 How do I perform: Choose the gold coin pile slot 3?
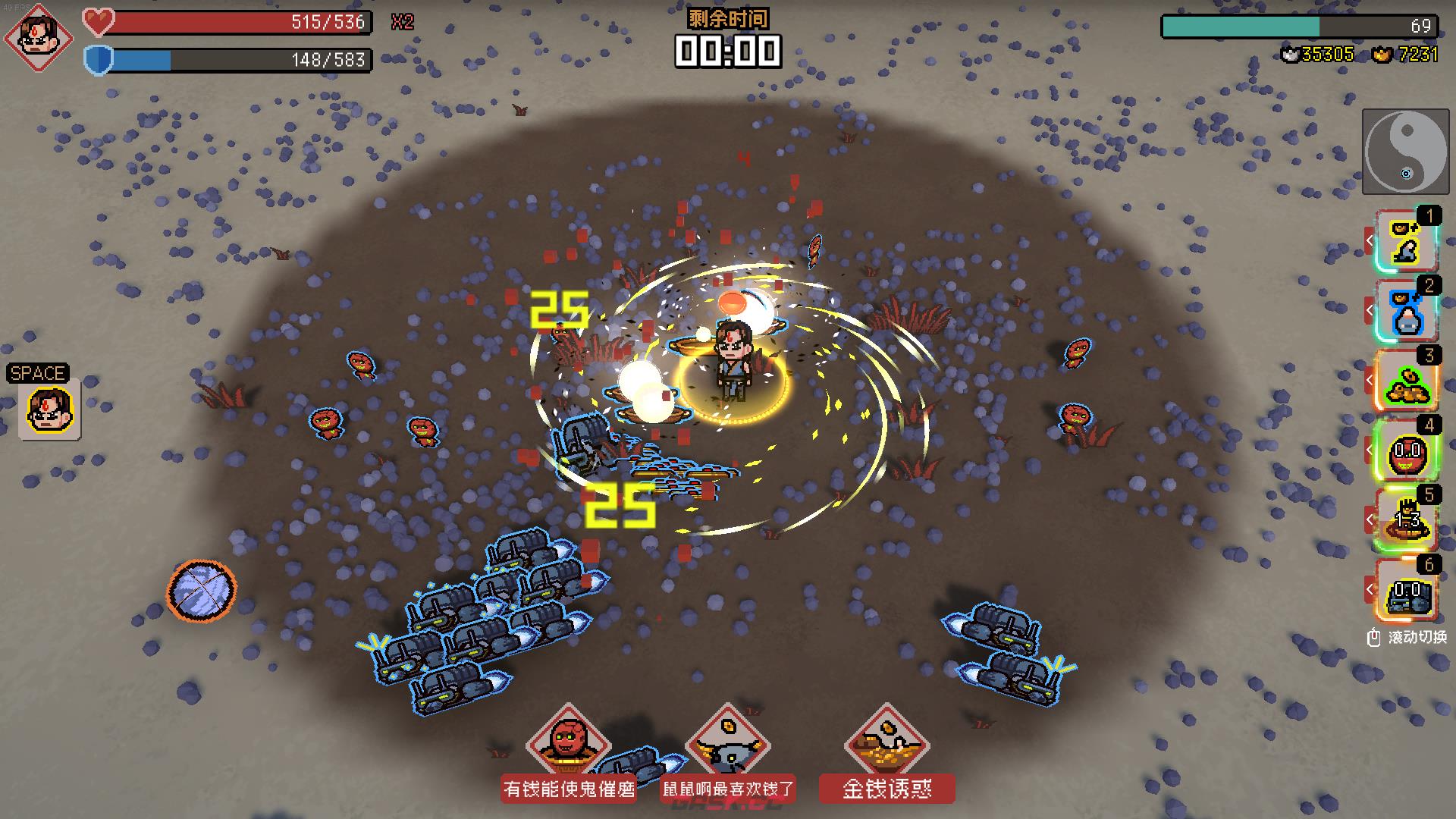(1407, 381)
